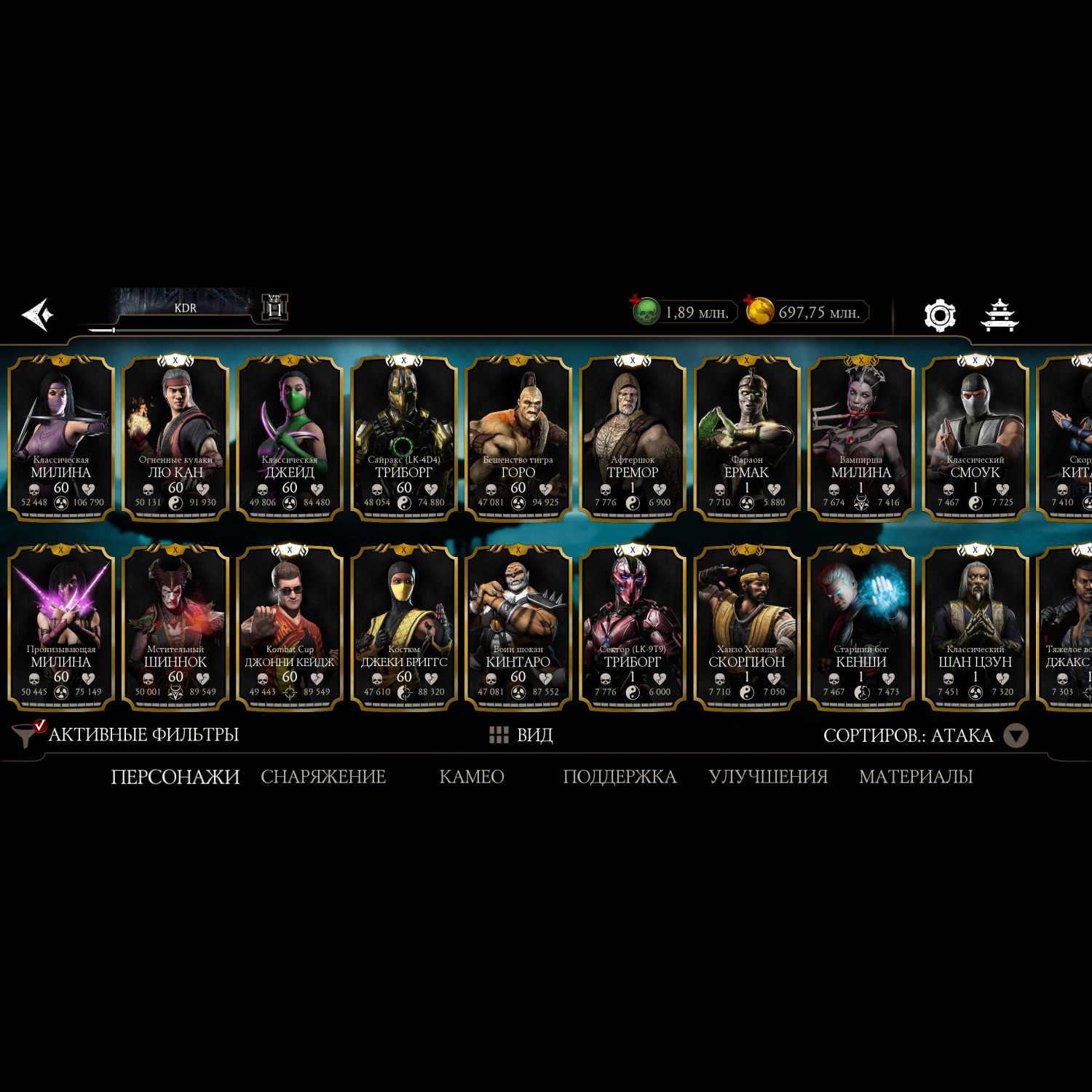The image size is (1092, 1092).
Task: Open the Материалы tab
Action: [916, 777]
